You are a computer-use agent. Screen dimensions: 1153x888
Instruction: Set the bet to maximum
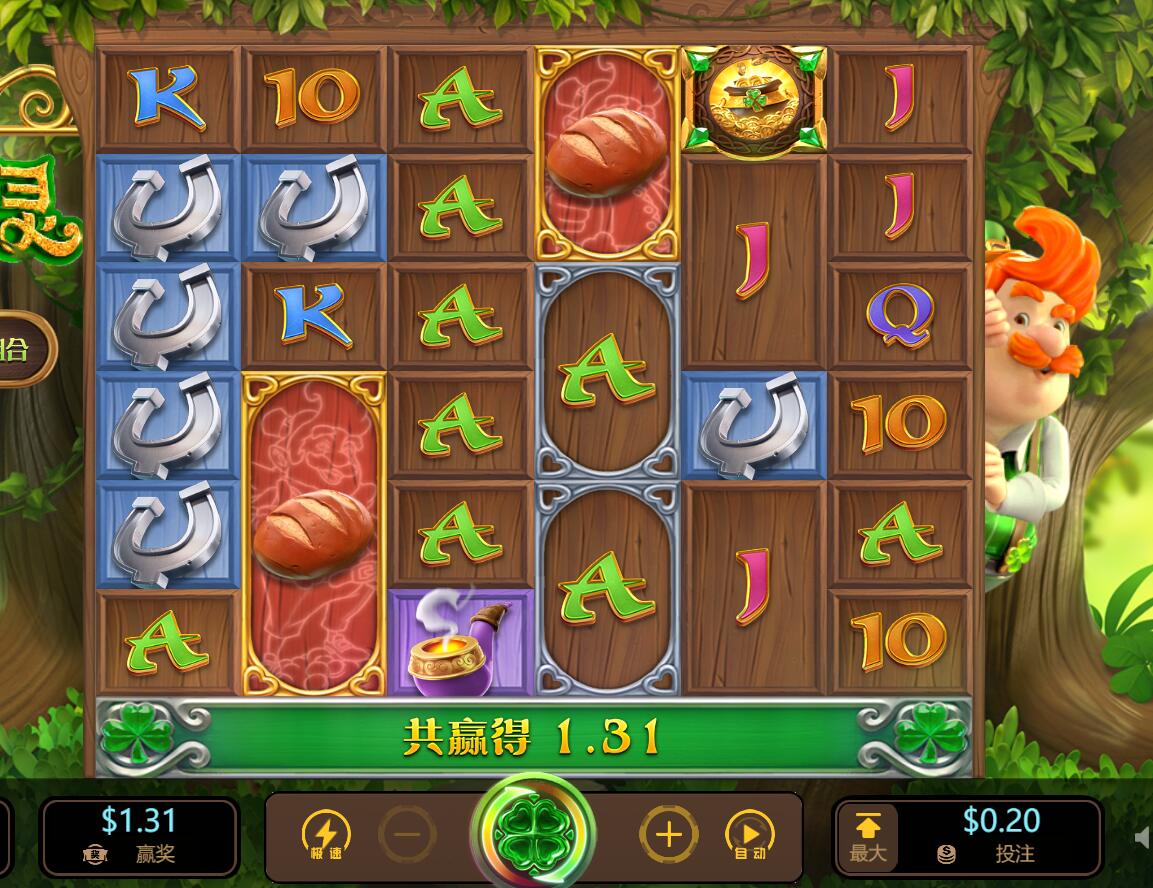[867, 837]
